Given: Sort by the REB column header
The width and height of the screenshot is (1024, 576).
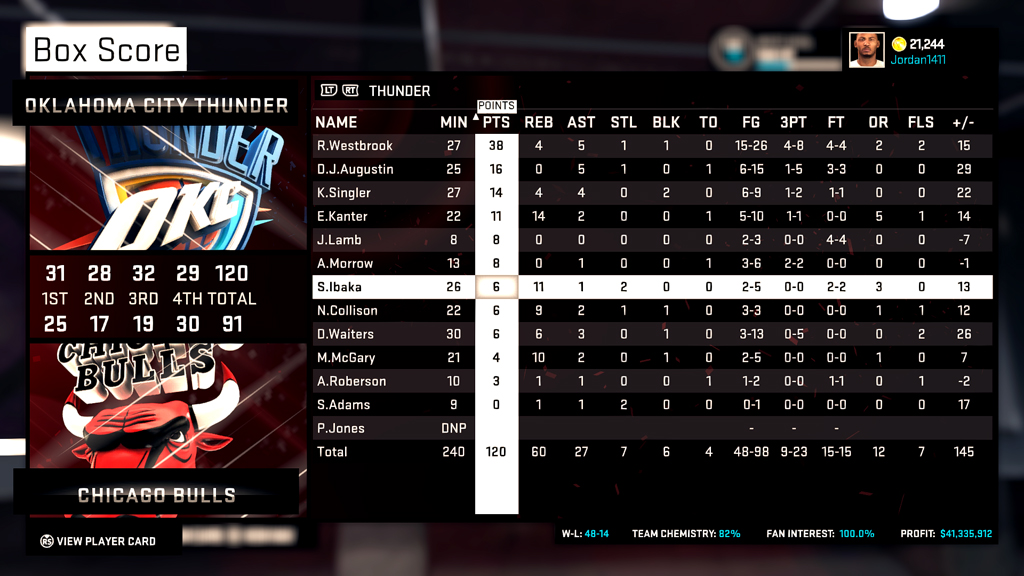Looking at the screenshot, I should [x=538, y=122].
